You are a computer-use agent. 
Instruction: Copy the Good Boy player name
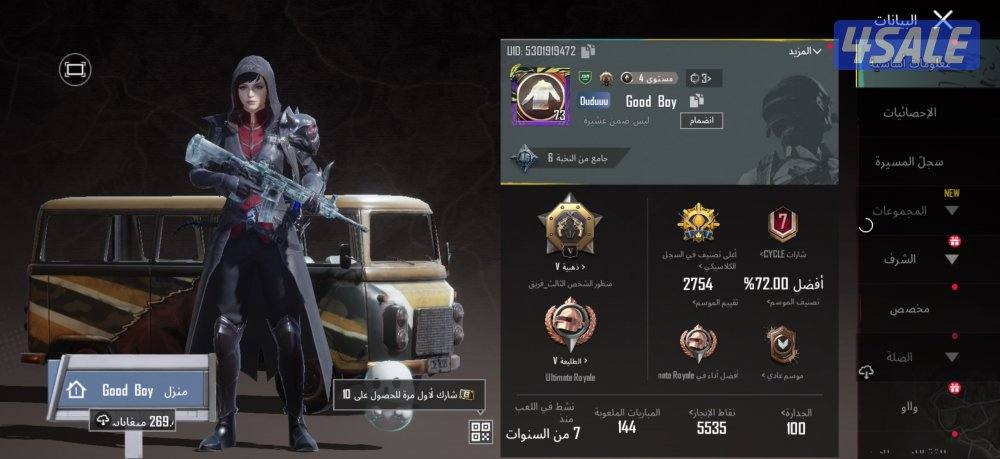(x=696, y=101)
